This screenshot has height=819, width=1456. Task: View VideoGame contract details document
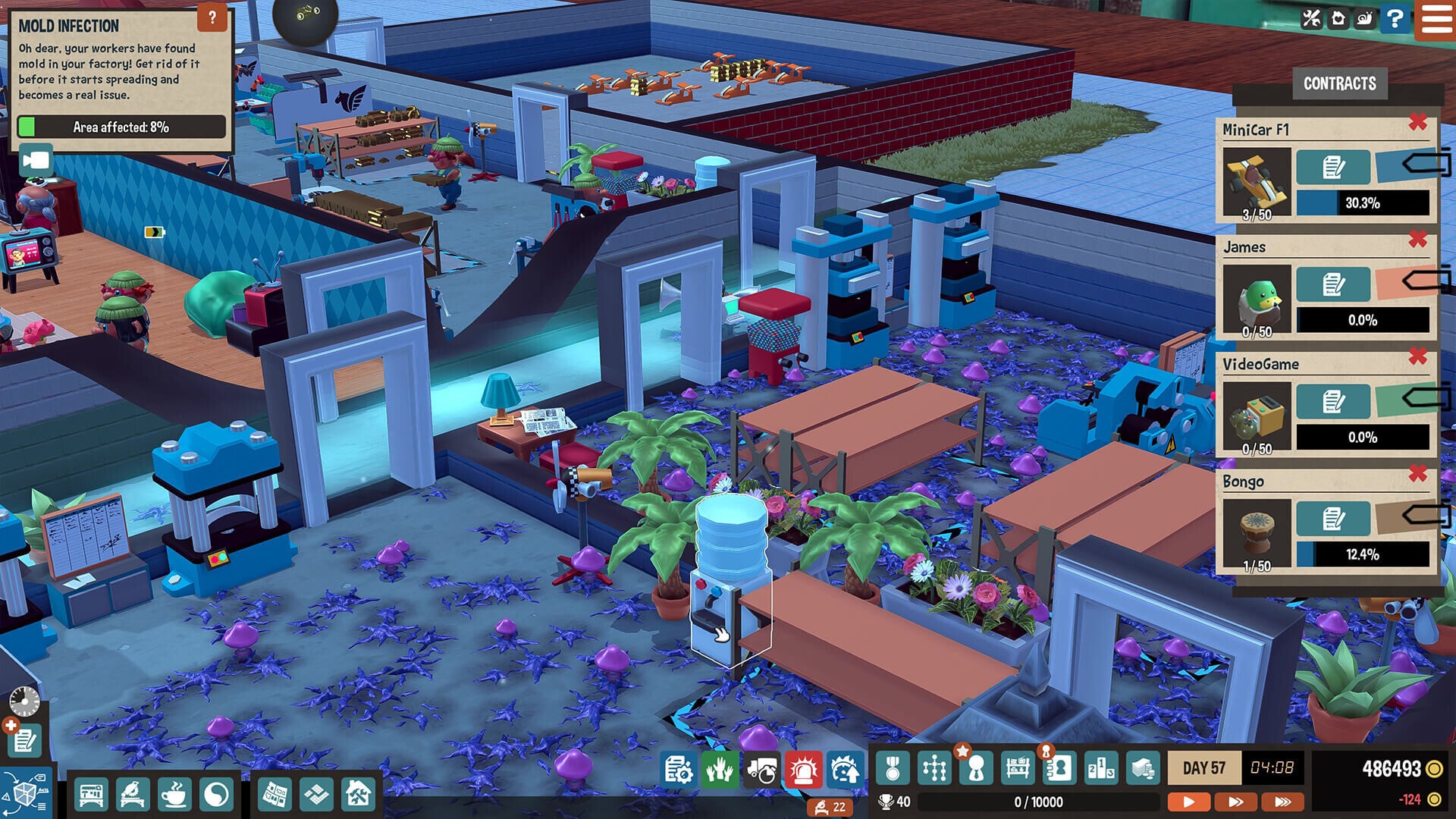pyautogui.click(x=1332, y=401)
